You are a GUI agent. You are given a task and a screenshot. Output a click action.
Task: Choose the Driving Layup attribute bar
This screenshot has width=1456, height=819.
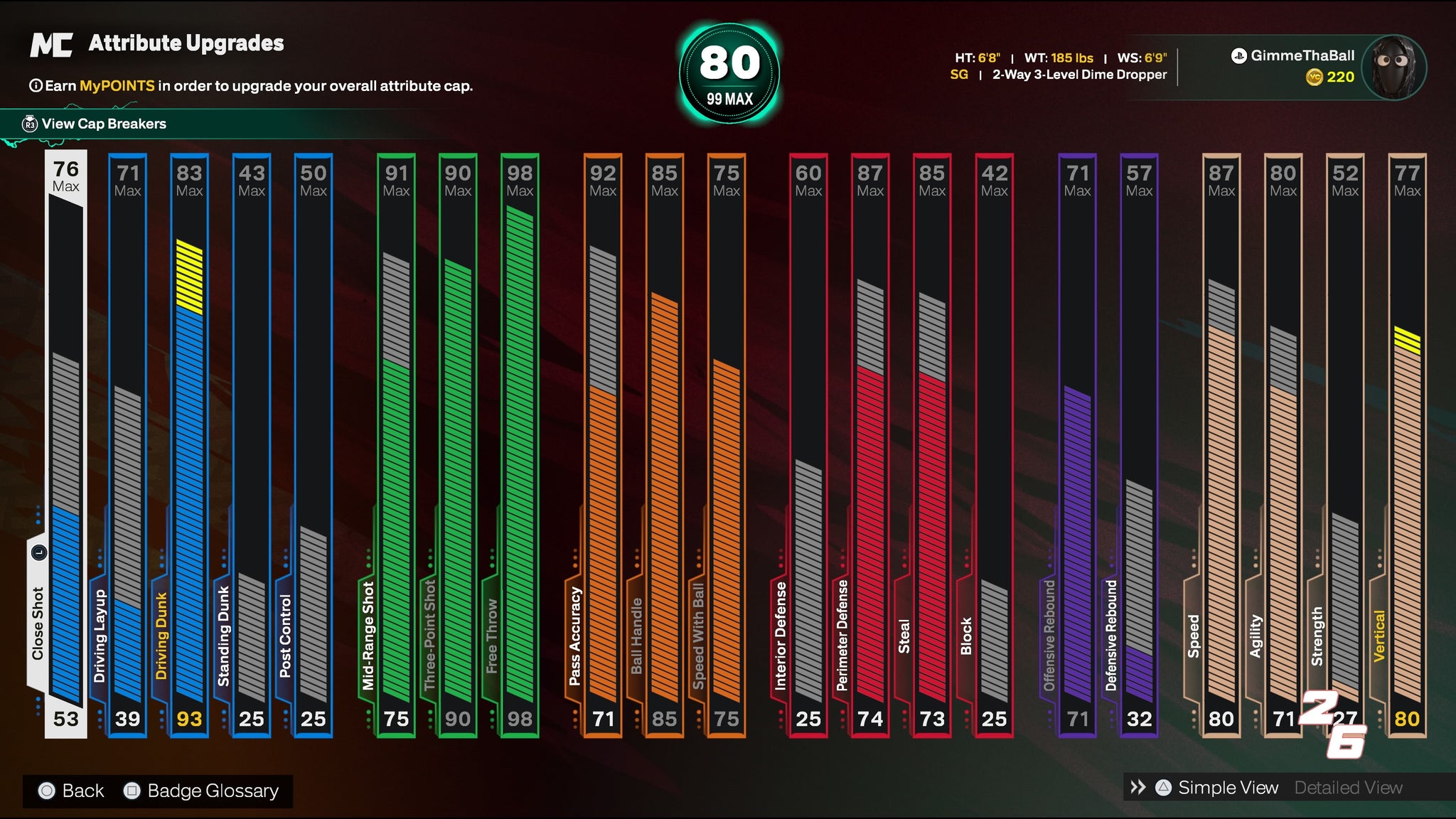pos(128,444)
